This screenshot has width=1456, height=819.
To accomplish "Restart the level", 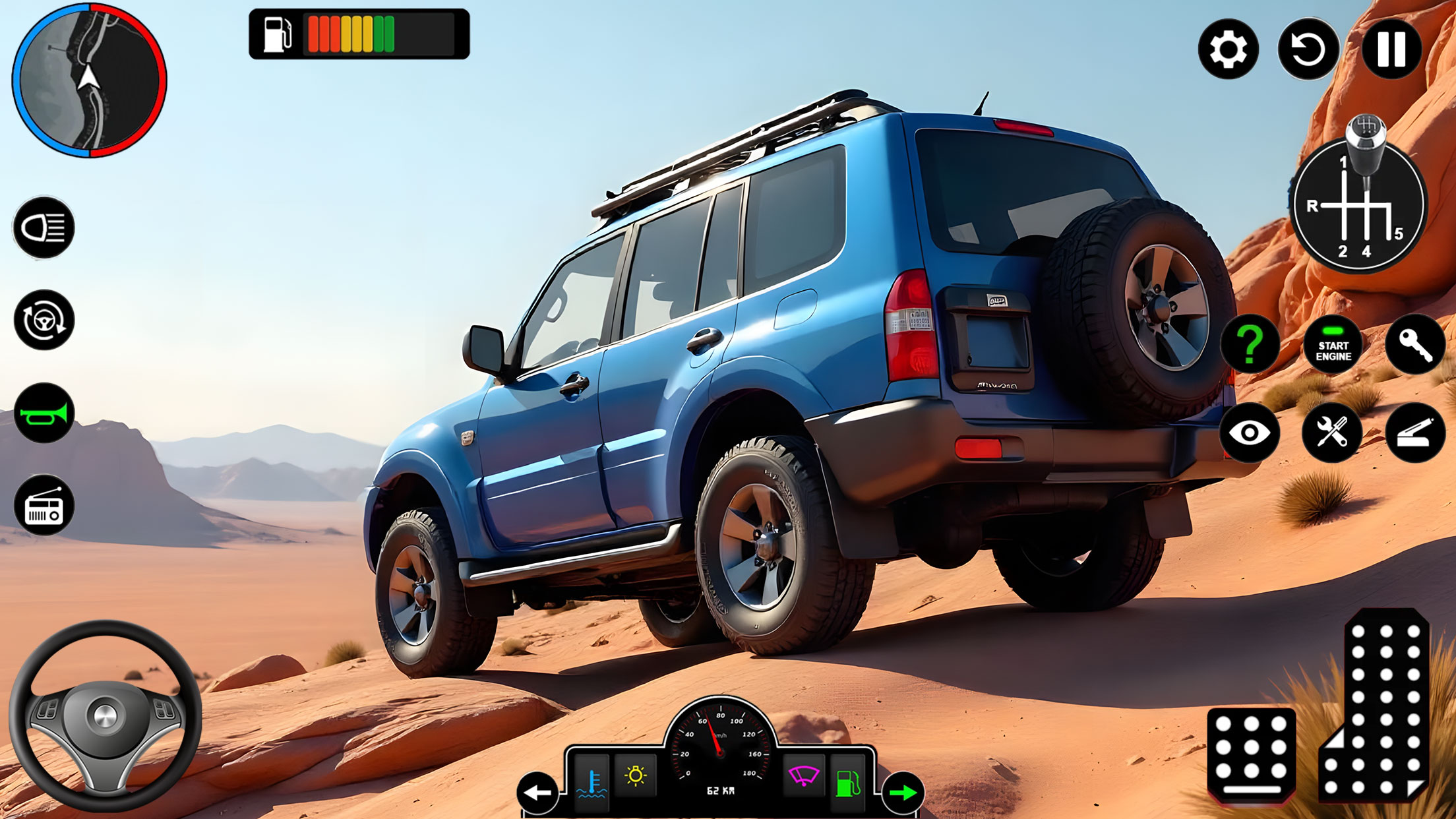I will [x=1309, y=49].
